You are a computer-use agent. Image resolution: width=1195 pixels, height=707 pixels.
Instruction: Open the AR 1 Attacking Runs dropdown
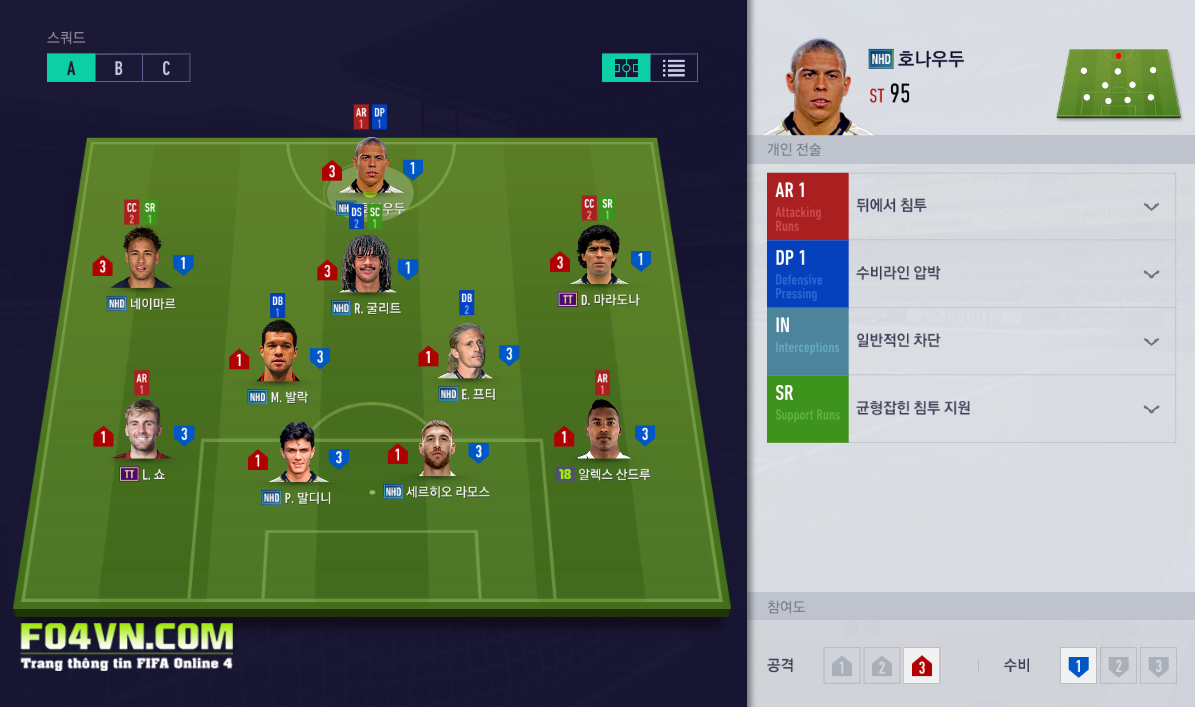pyautogui.click(x=1151, y=207)
